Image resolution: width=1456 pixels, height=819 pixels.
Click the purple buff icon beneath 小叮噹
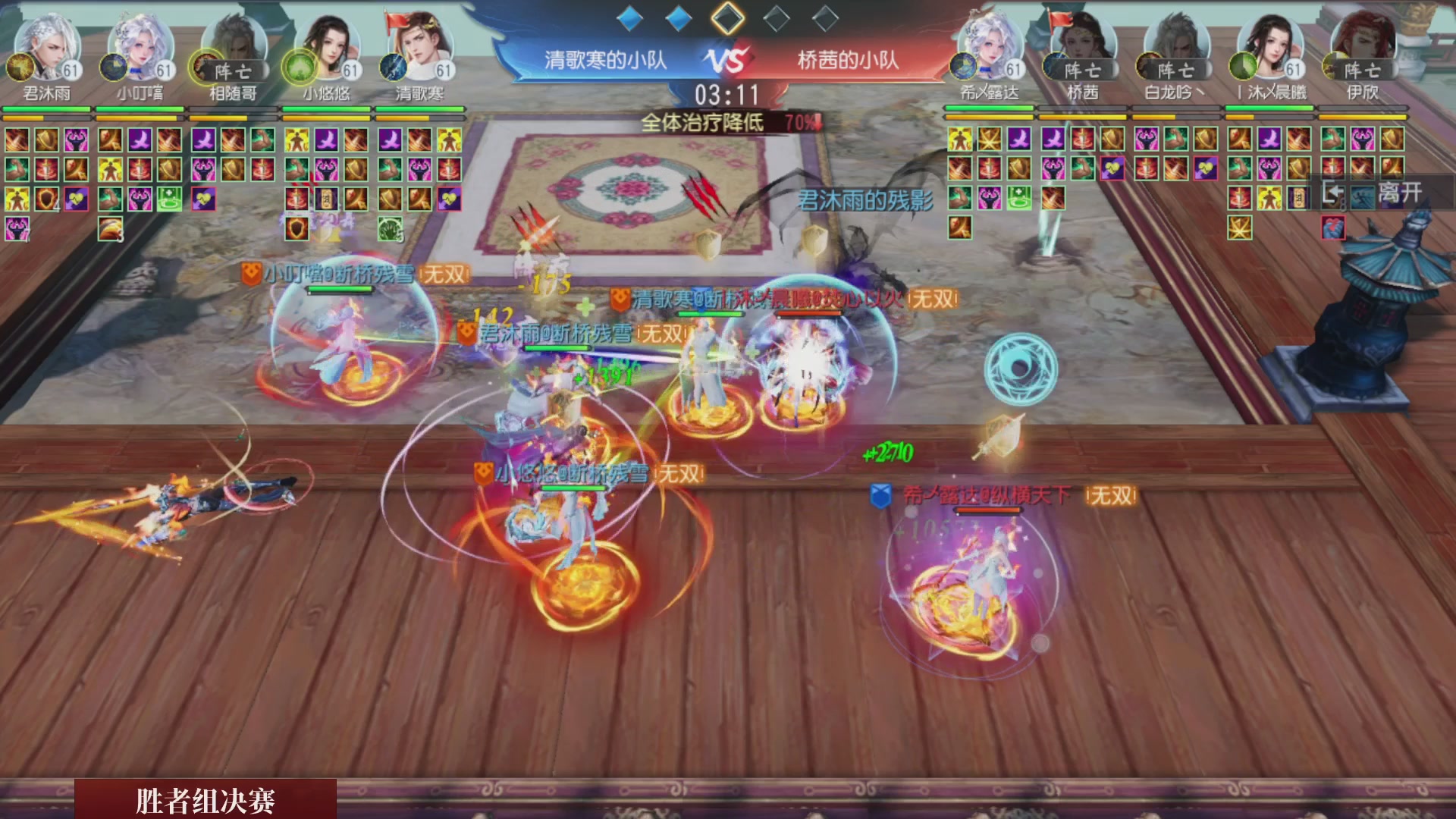(140, 140)
